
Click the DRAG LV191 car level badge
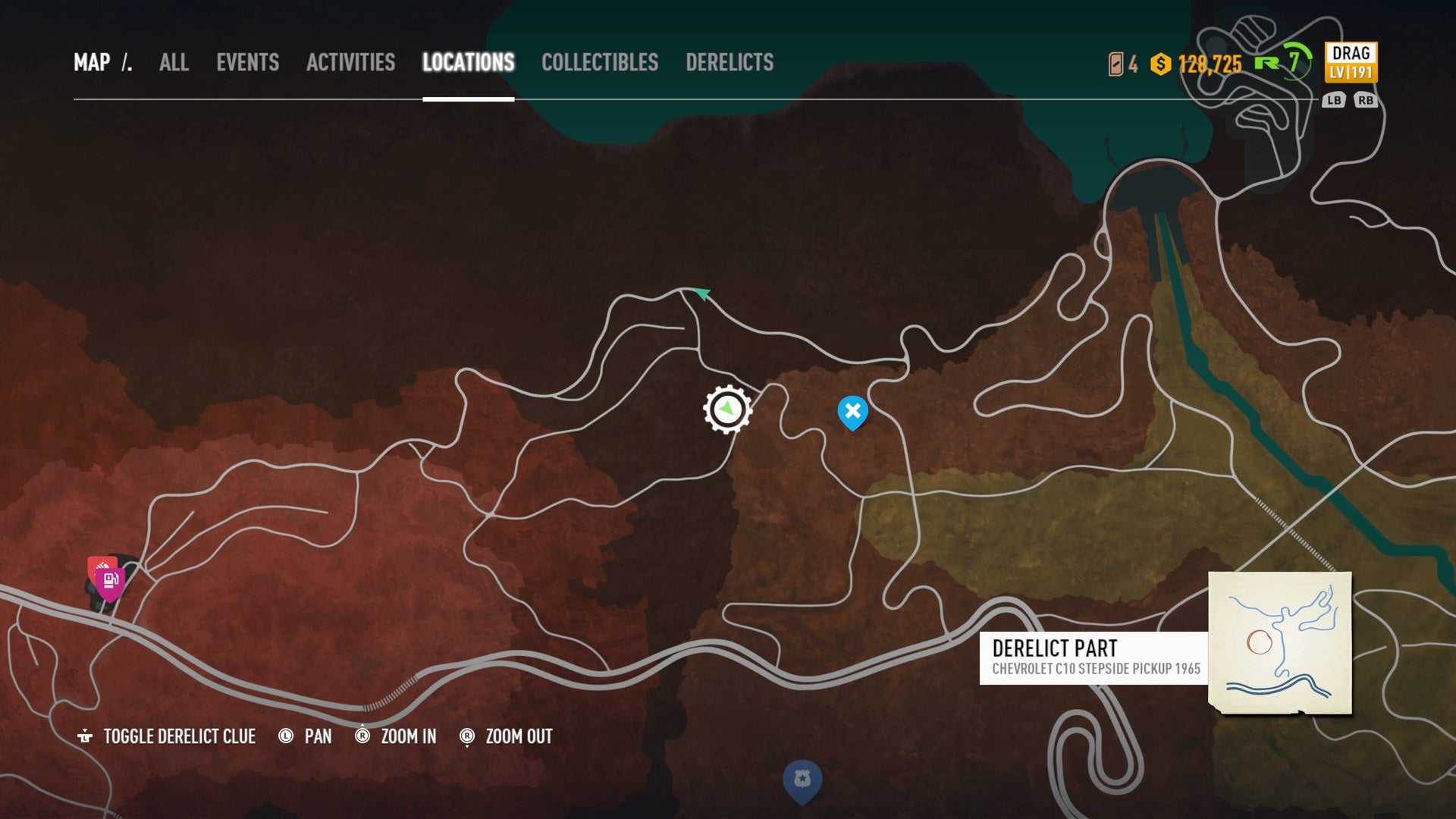pyautogui.click(x=1353, y=64)
